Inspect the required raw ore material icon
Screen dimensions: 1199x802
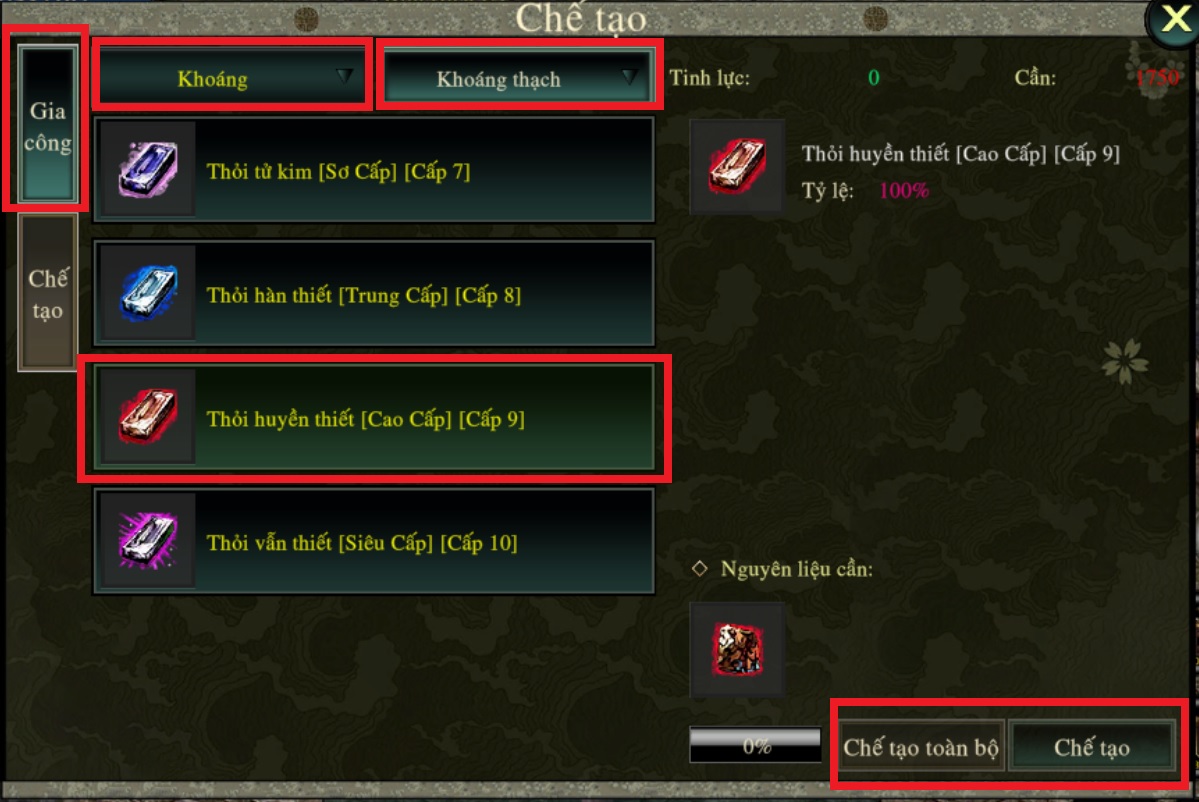(x=737, y=650)
